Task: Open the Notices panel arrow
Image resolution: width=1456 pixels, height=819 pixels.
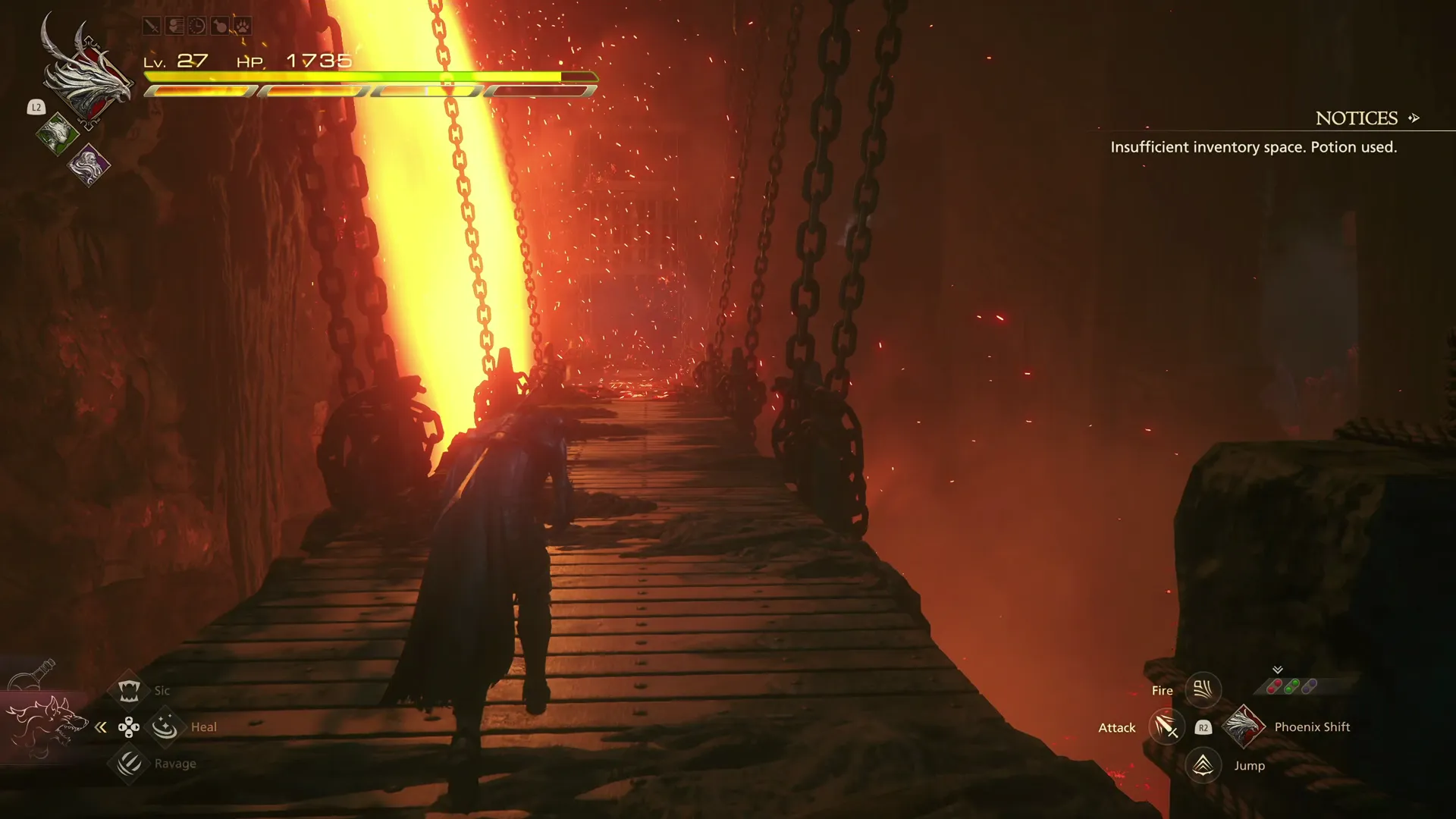Action: tap(1415, 118)
